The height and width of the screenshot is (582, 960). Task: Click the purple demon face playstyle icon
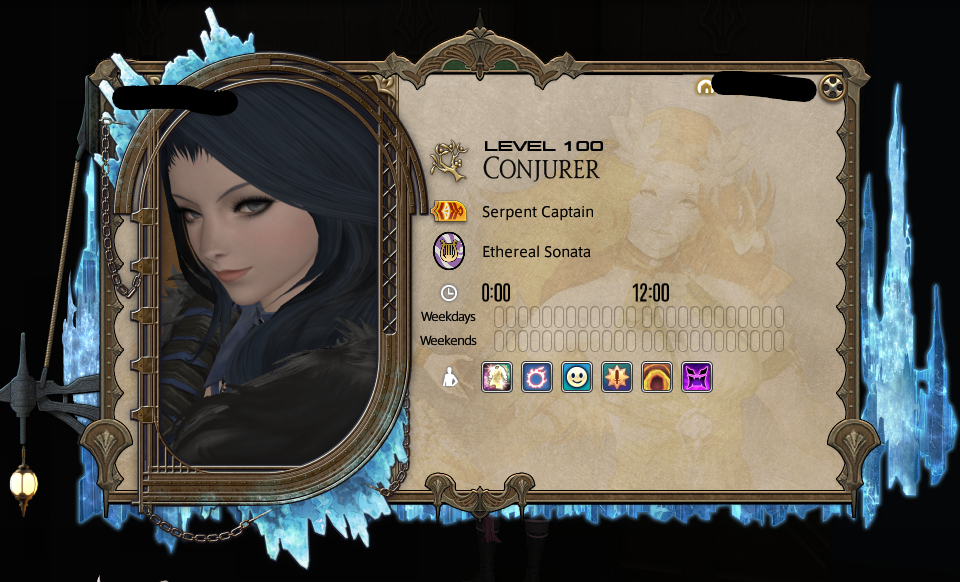pyautogui.click(x=697, y=377)
